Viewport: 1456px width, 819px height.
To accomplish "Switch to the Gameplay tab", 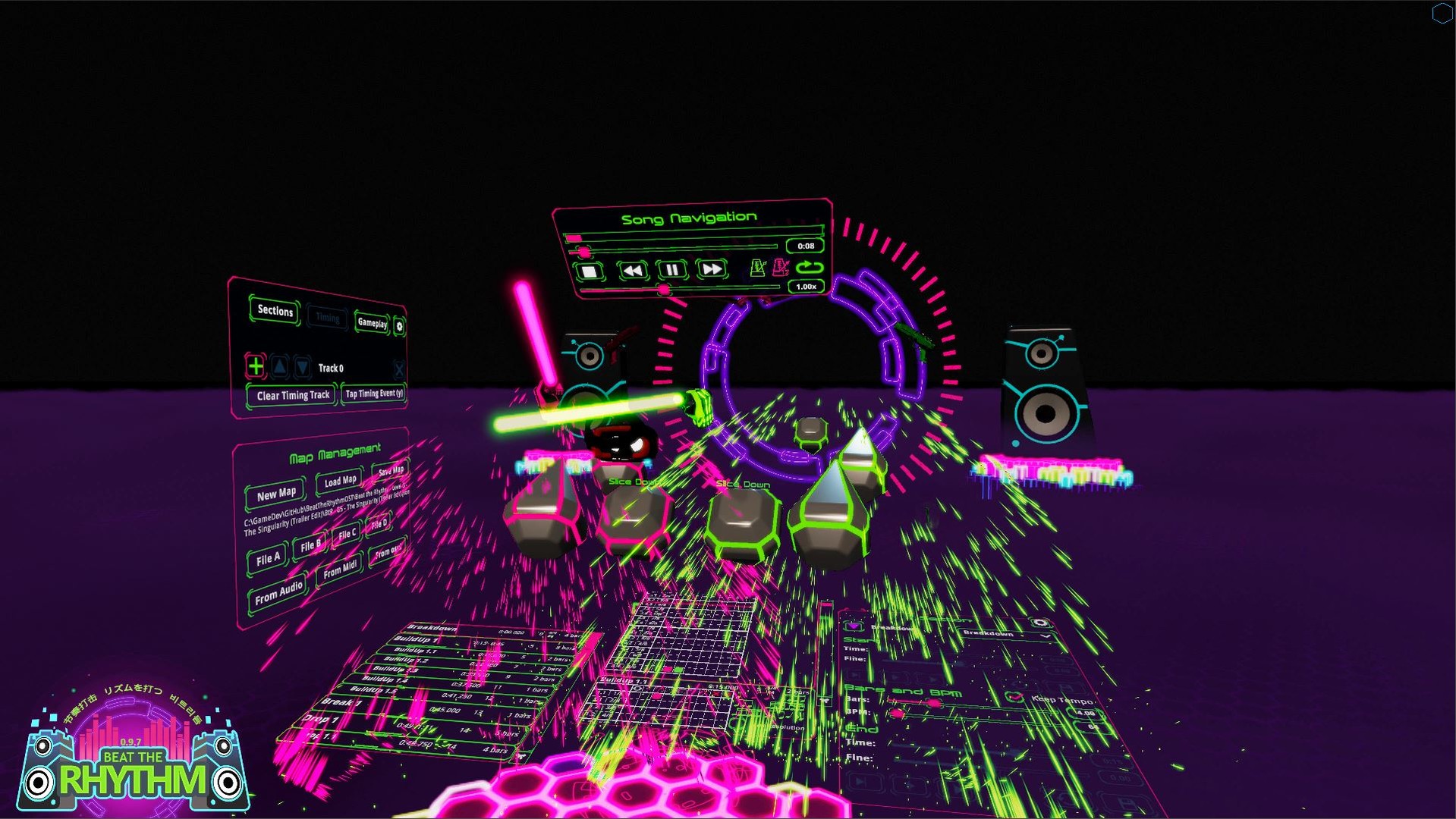I will click(372, 324).
